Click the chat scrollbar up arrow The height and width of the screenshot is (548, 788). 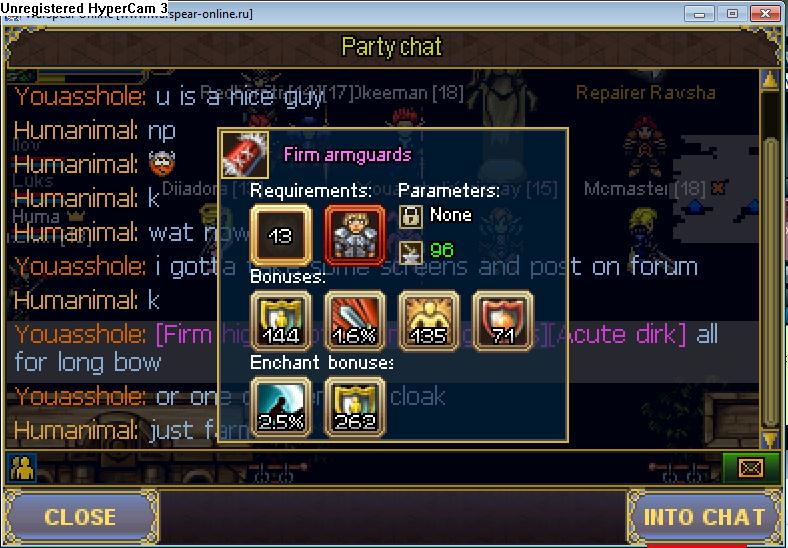(x=769, y=79)
